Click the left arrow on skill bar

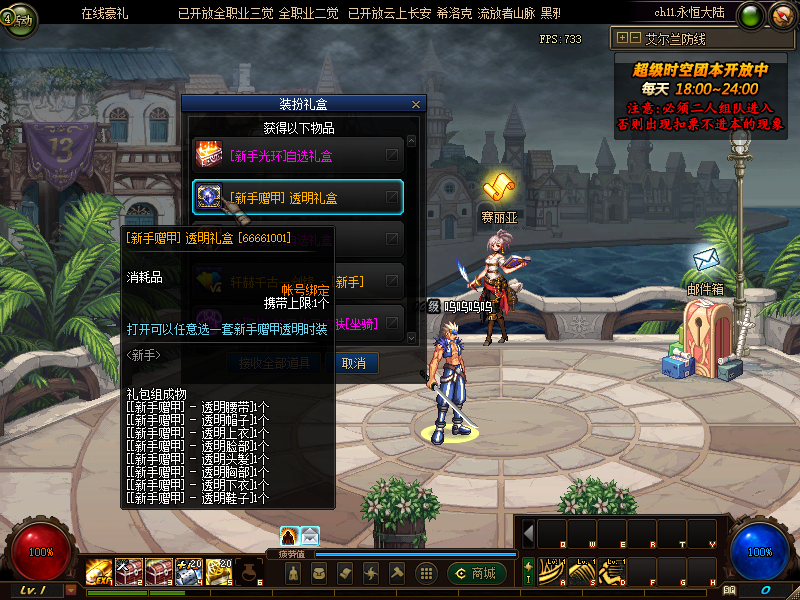pyautogui.click(x=528, y=534)
